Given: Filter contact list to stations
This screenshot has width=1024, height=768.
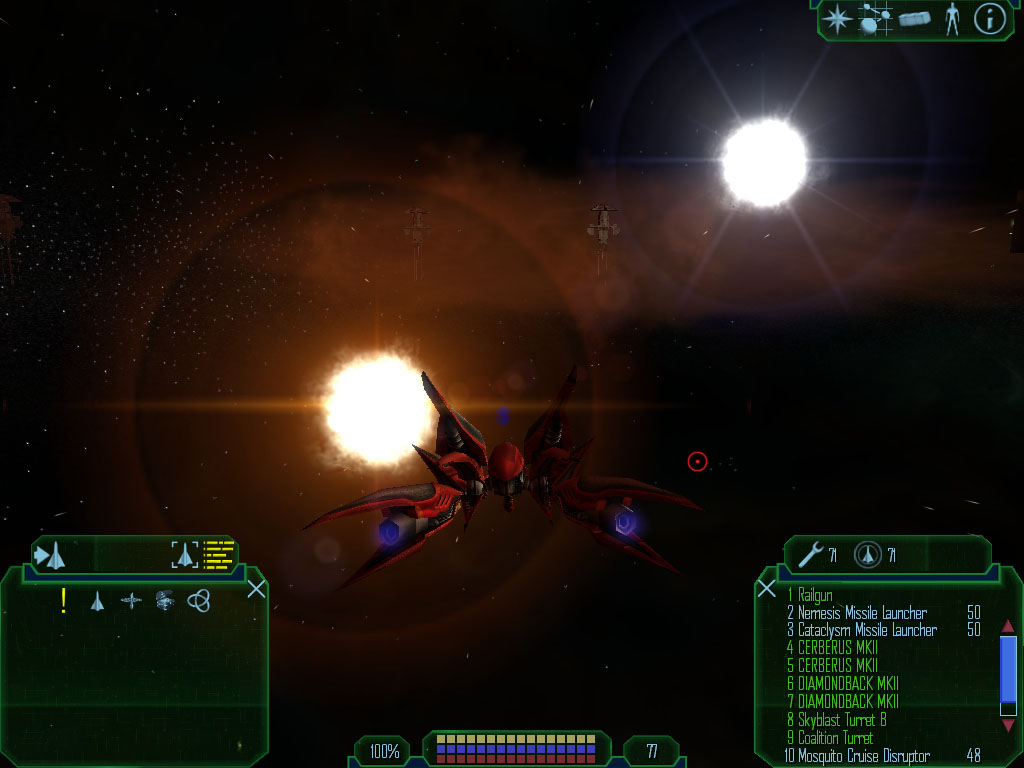Looking at the screenshot, I should pyautogui.click(x=131, y=600).
